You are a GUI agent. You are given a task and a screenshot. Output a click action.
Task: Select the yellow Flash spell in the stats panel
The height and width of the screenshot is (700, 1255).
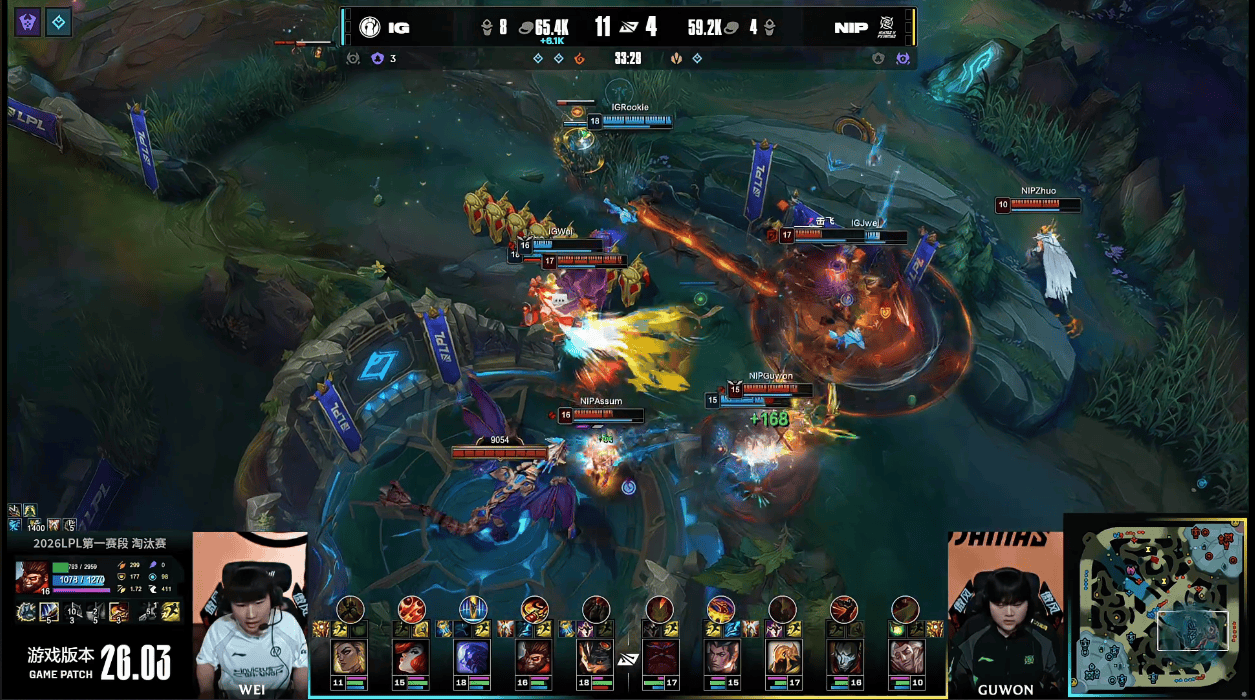pos(173,611)
